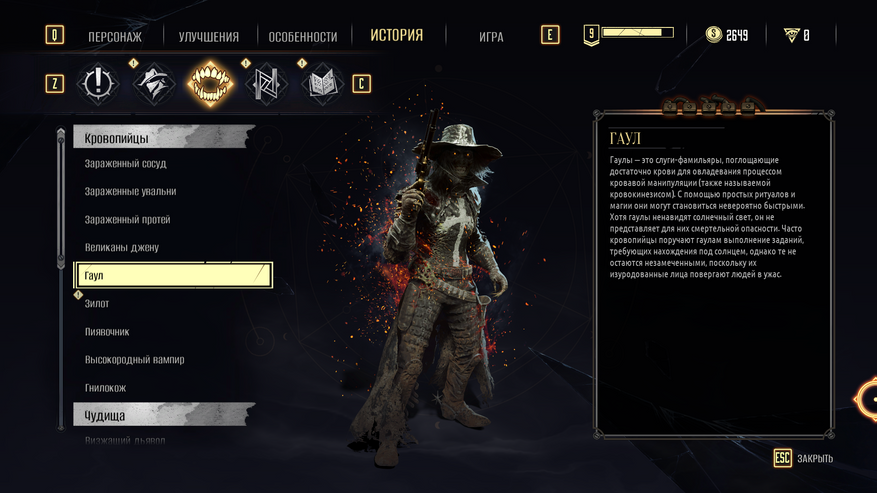The width and height of the screenshot is (877, 493).
Task: Choose the exclamation mark category icon
Action: 98,83
